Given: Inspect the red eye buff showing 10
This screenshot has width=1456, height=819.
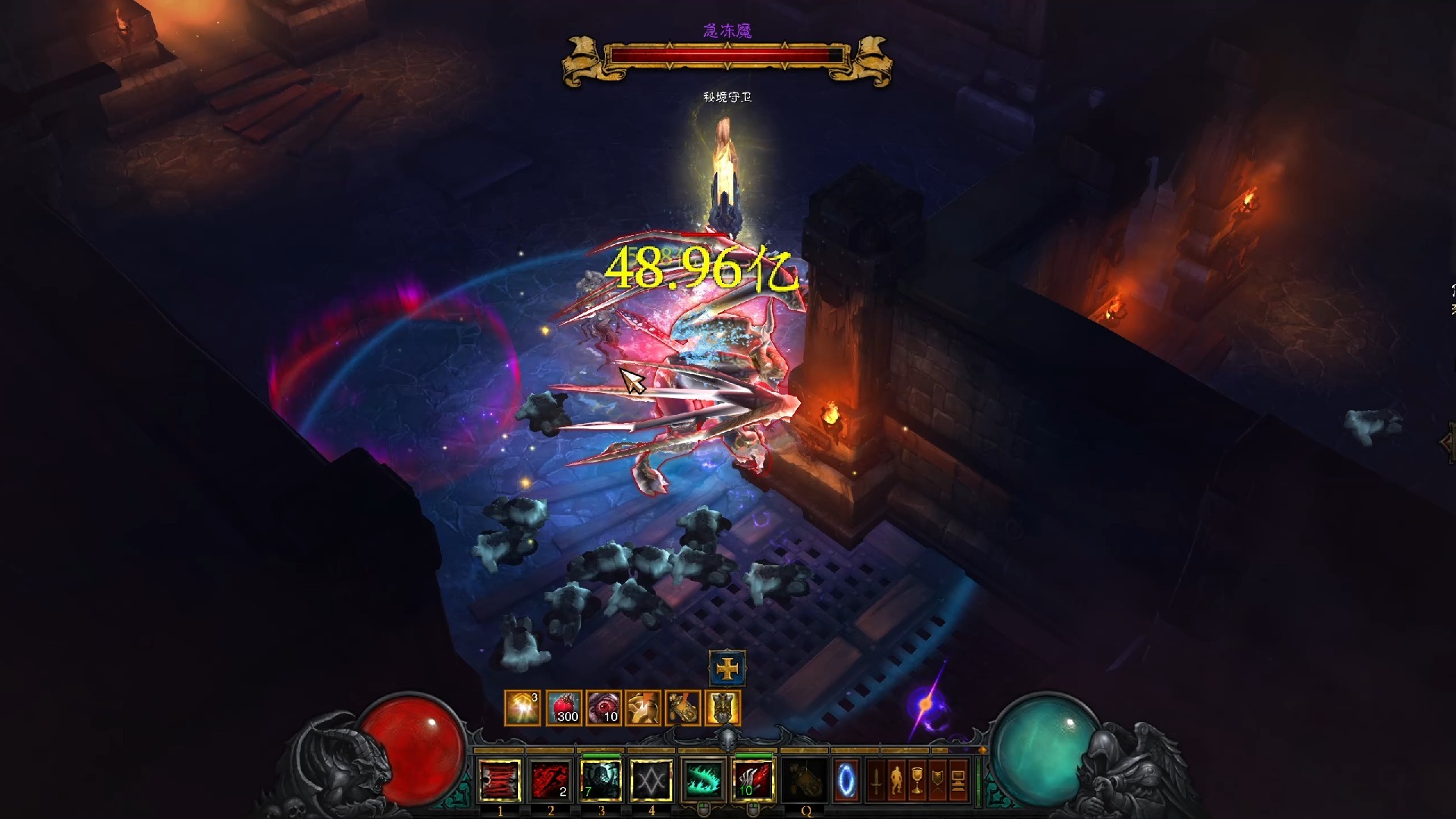Looking at the screenshot, I should coord(604,708).
